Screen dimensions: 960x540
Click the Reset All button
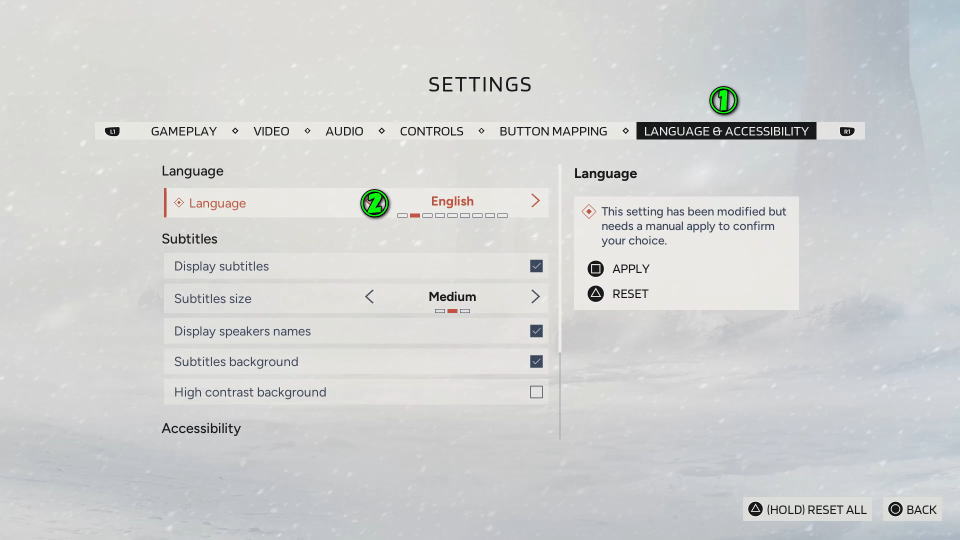[808, 510]
